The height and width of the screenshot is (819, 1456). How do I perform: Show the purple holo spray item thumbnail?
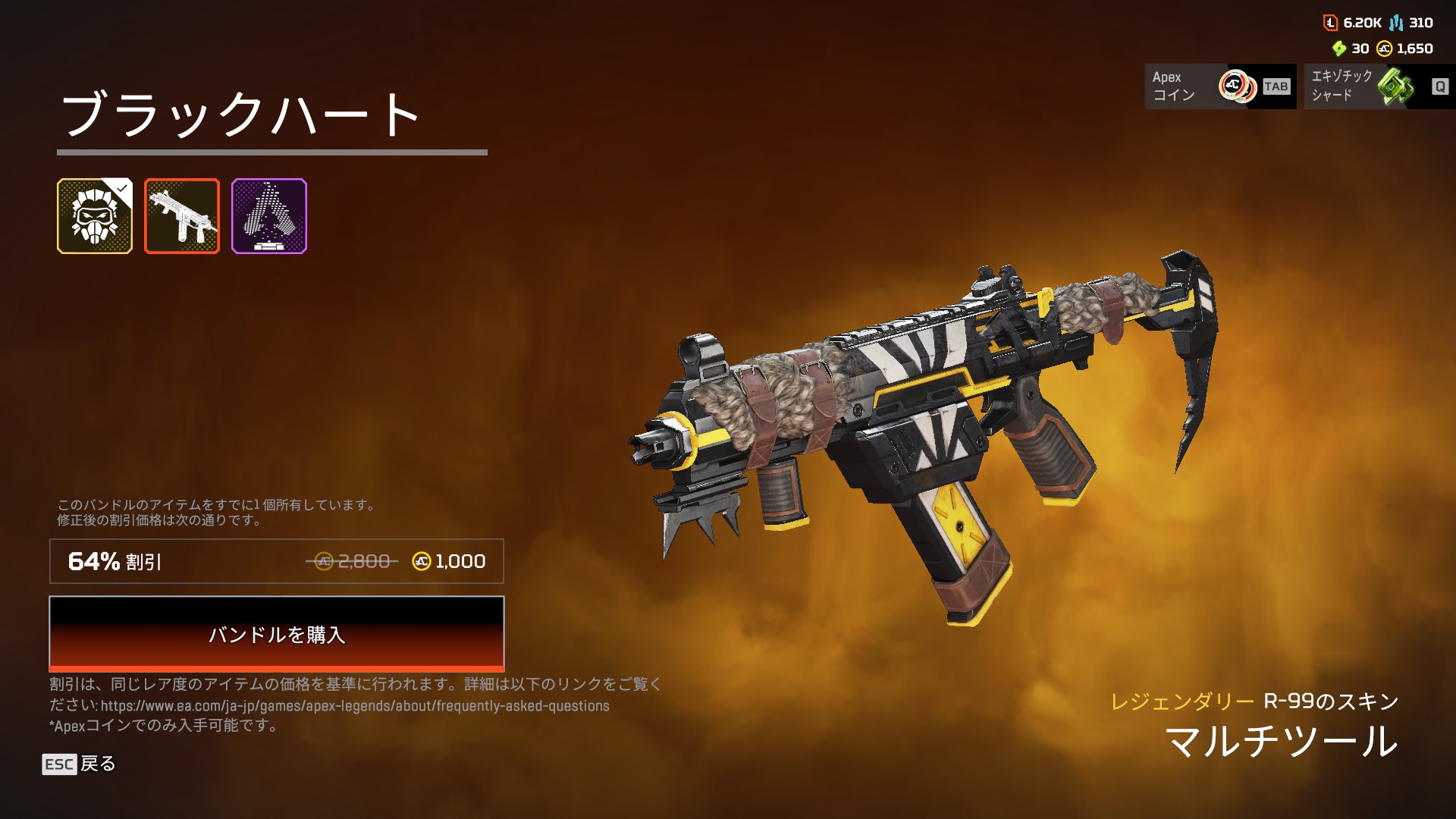pyautogui.click(x=269, y=216)
